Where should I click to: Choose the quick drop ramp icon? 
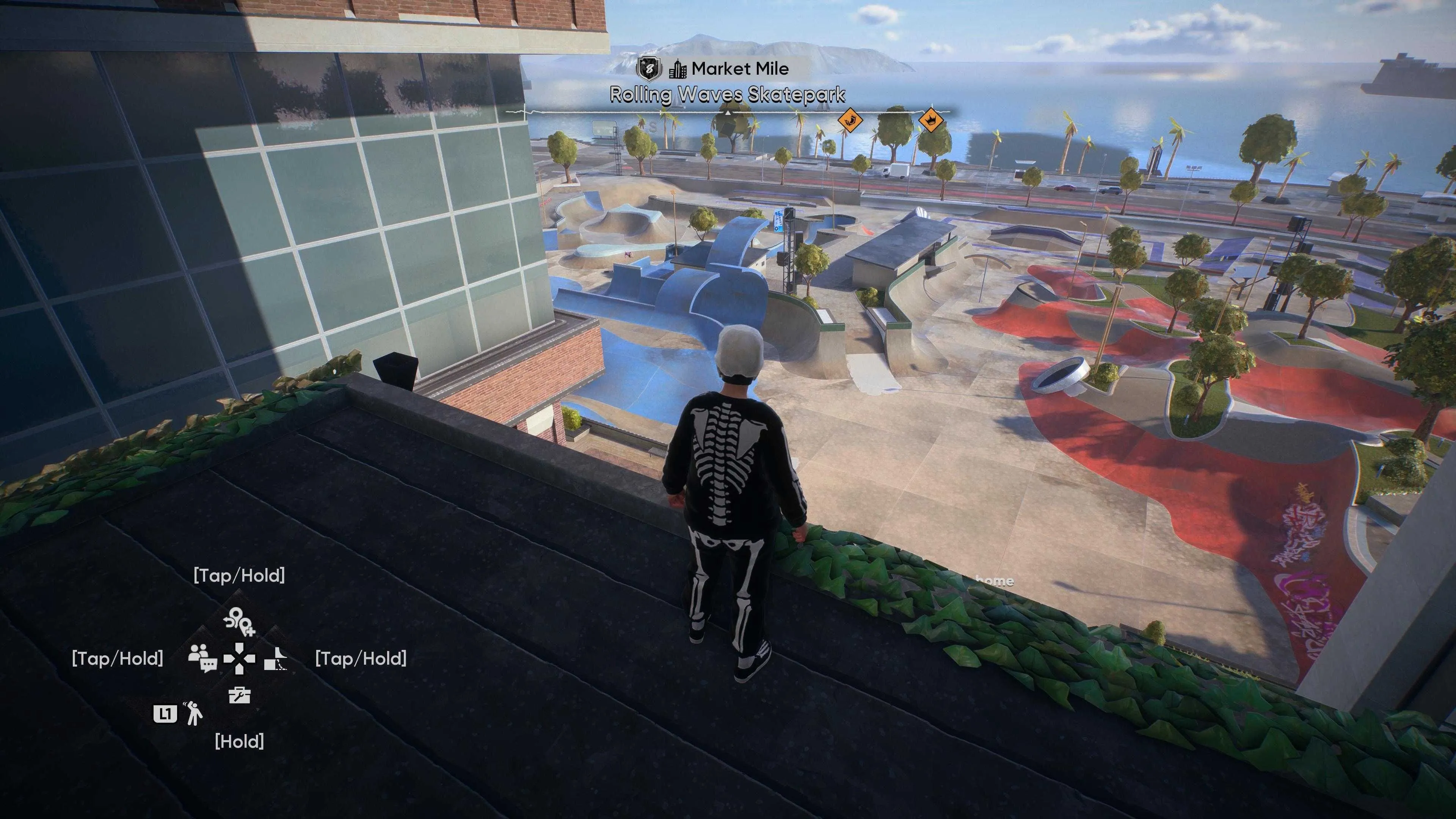[x=276, y=659]
